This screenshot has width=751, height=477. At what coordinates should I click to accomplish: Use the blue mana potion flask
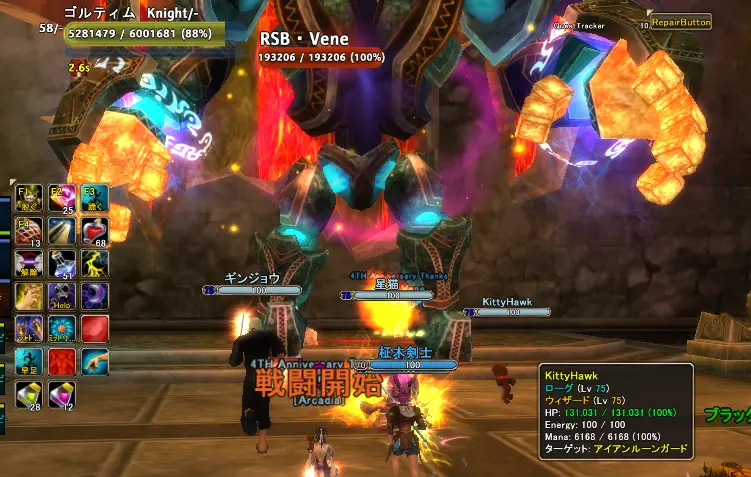tap(62, 264)
